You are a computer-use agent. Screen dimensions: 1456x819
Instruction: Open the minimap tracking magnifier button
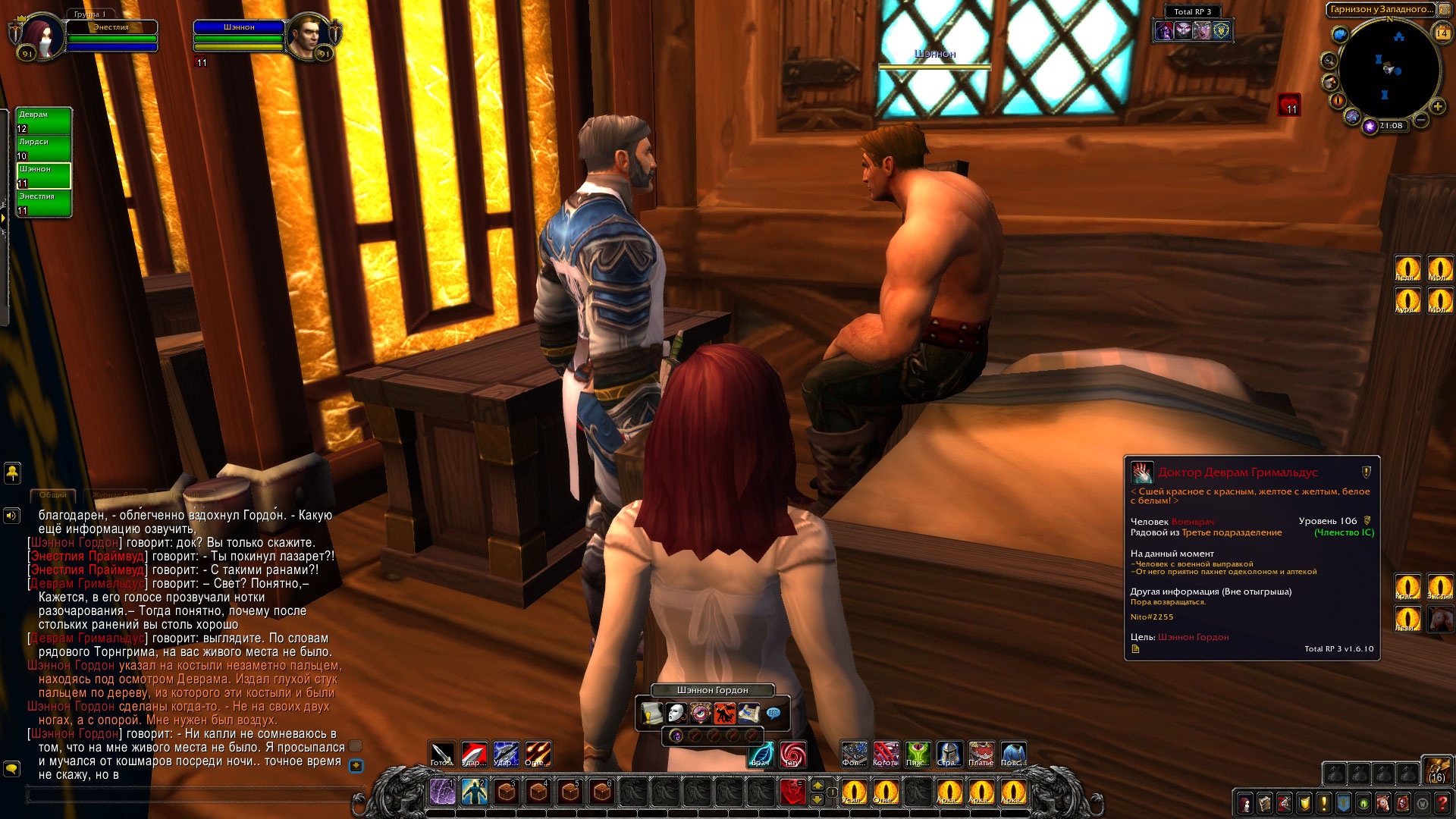pos(1329,61)
